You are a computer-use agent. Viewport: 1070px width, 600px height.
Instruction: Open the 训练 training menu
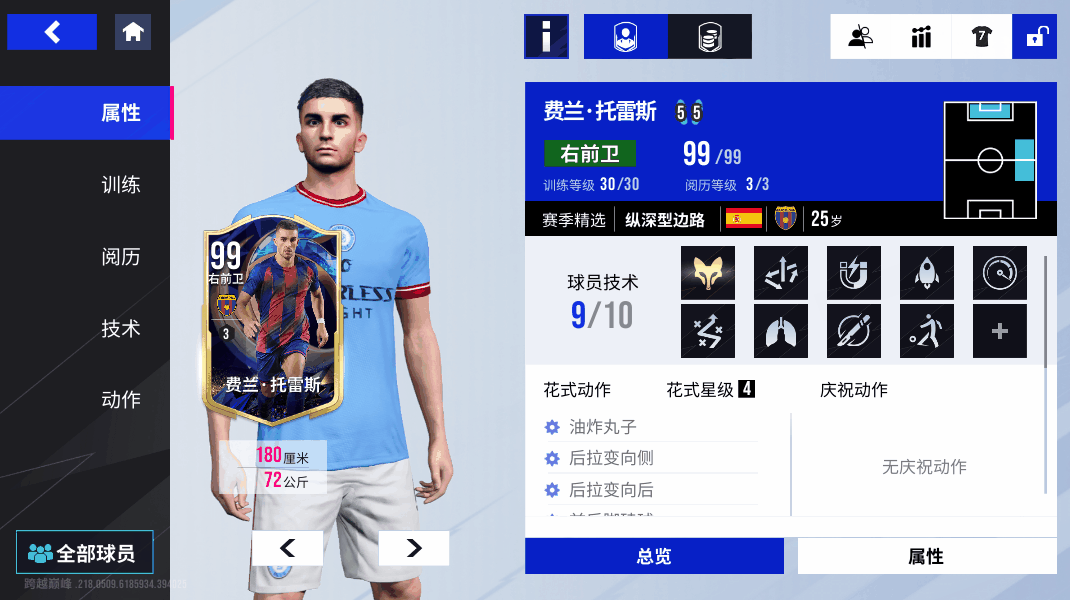[x=120, y=185]
